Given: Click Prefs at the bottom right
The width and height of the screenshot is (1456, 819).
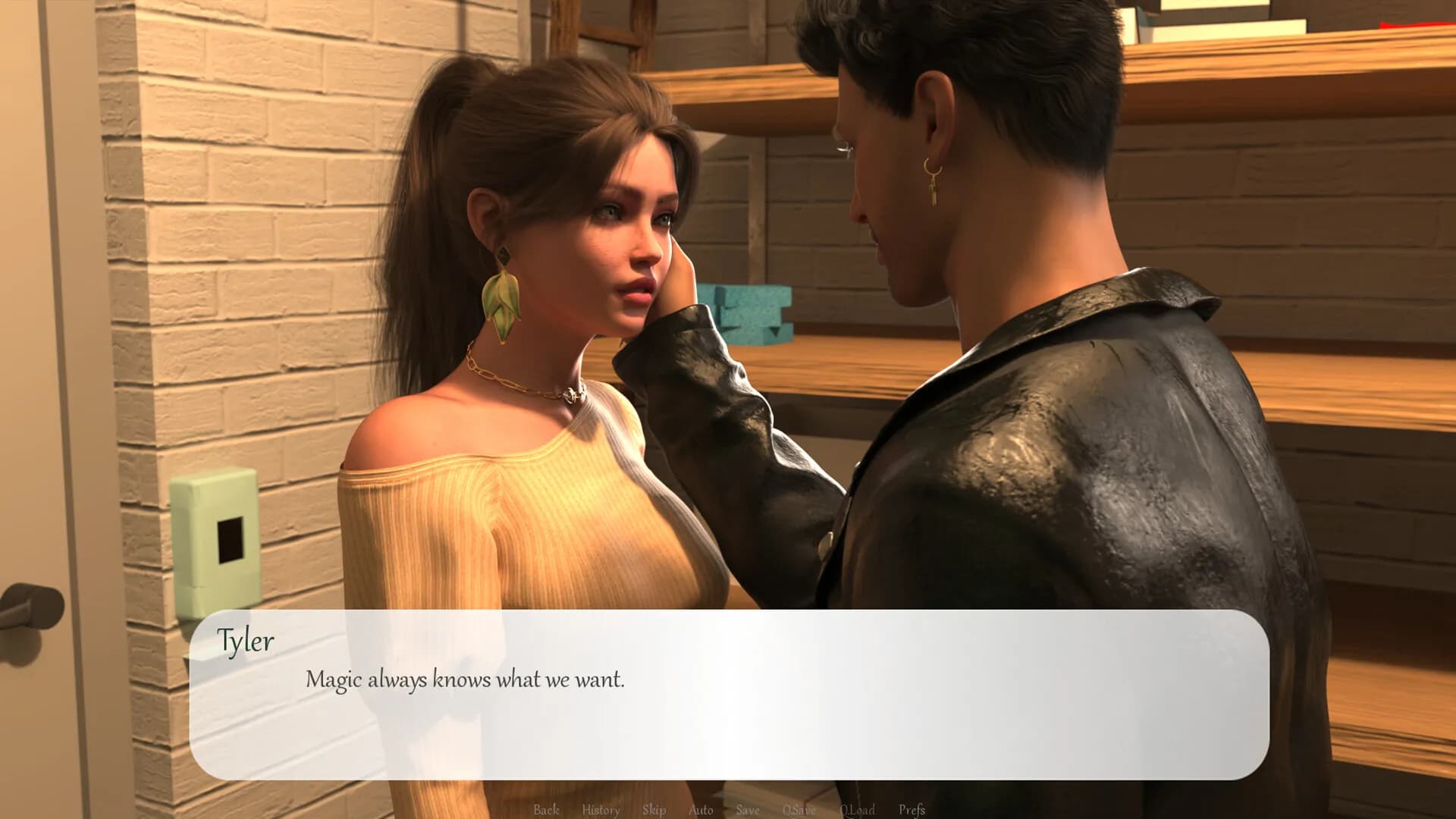Looking at the screenshot, I should coord(912,810).
